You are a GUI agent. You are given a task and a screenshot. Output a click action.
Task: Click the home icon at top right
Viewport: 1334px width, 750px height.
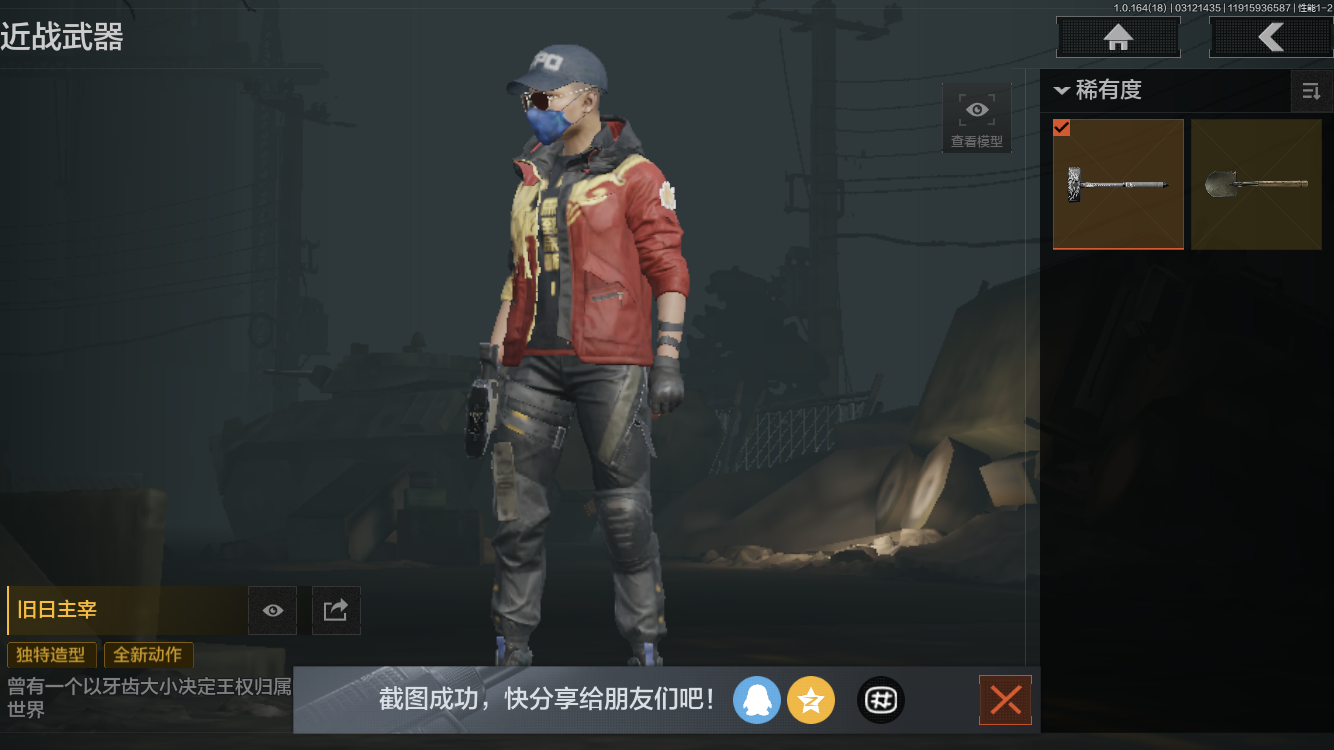1117,37
